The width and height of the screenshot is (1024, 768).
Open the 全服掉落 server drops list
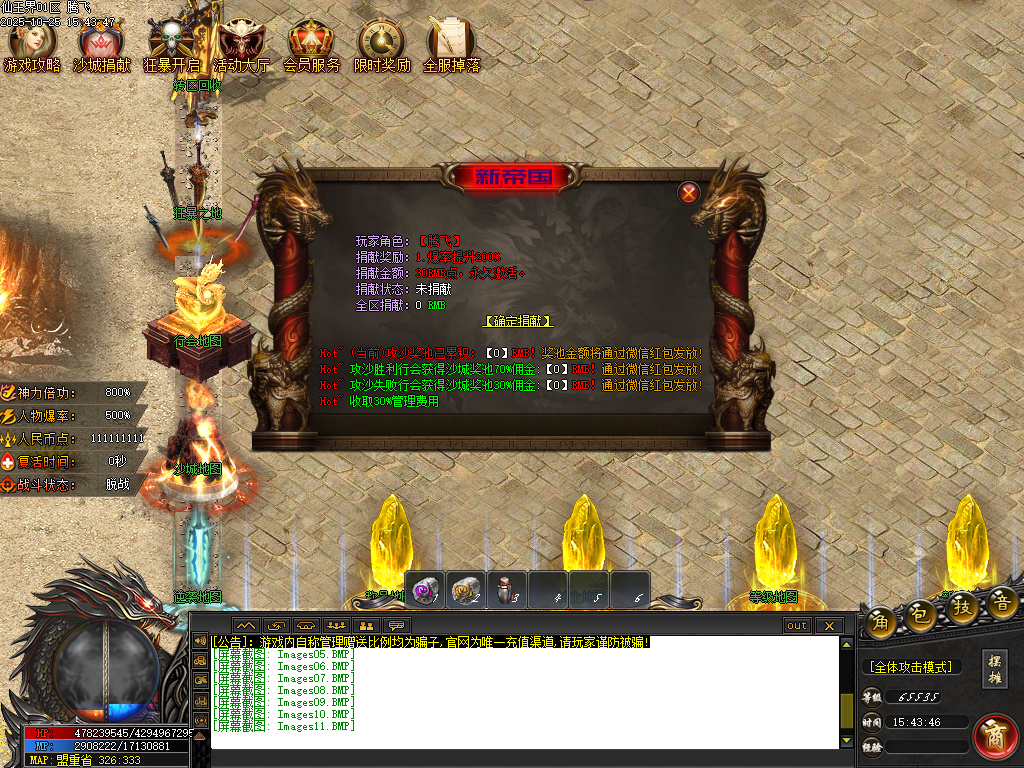(x=451, y=46)
